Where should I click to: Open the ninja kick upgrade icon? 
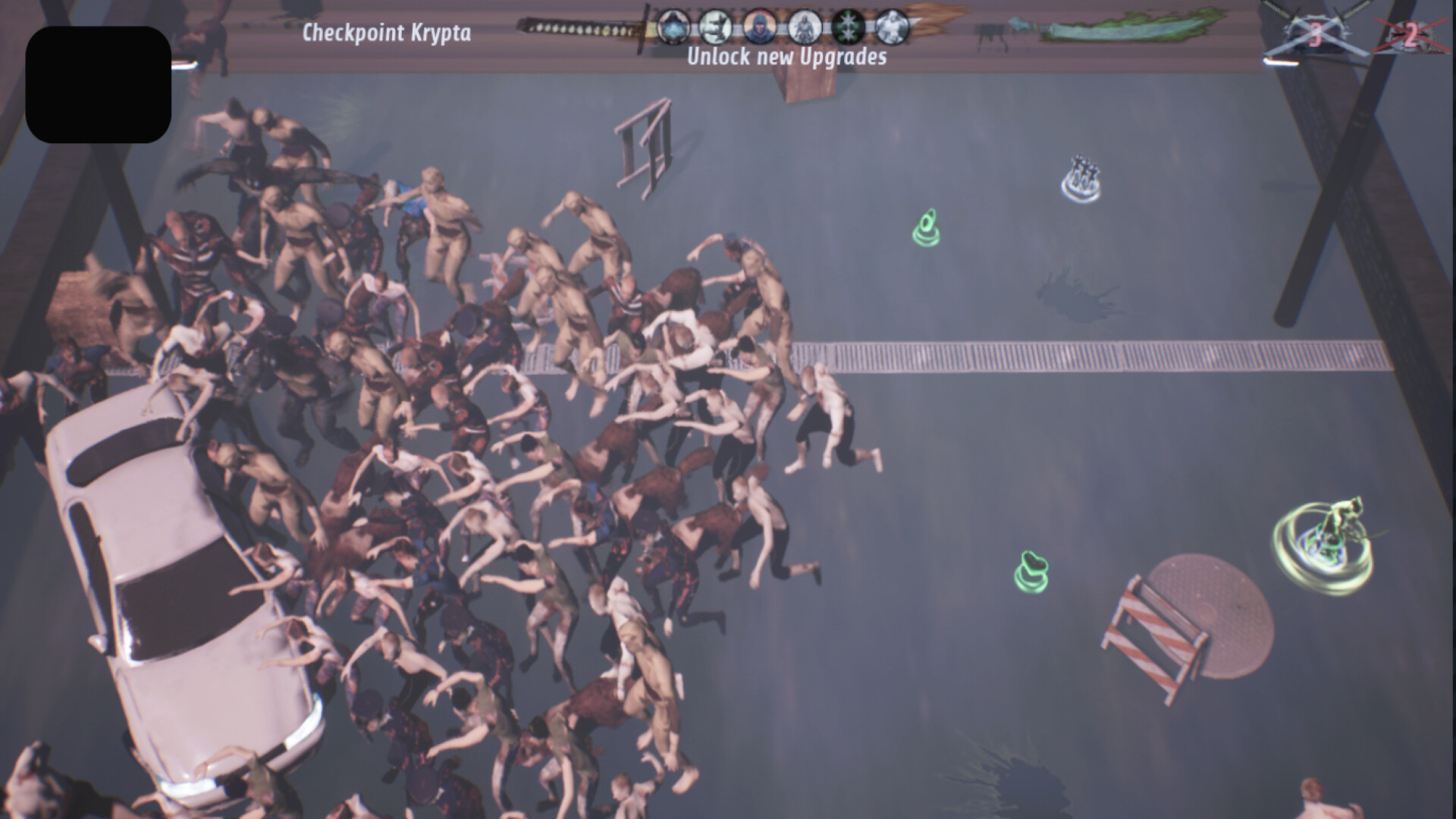(x=717, y=26)
